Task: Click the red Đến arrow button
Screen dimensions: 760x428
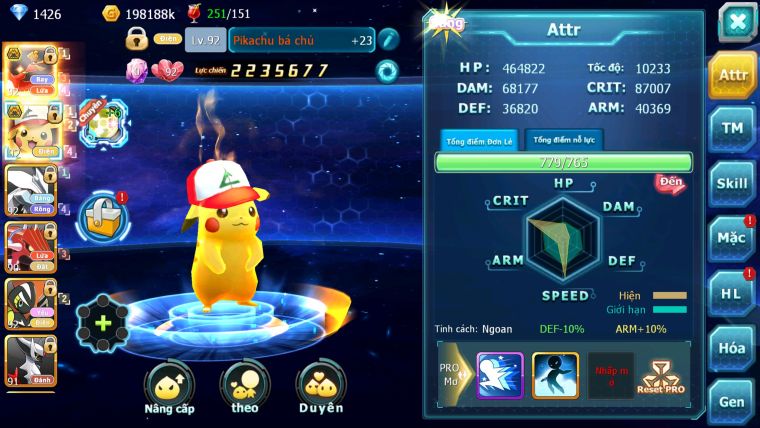Action: click(670, 183)
